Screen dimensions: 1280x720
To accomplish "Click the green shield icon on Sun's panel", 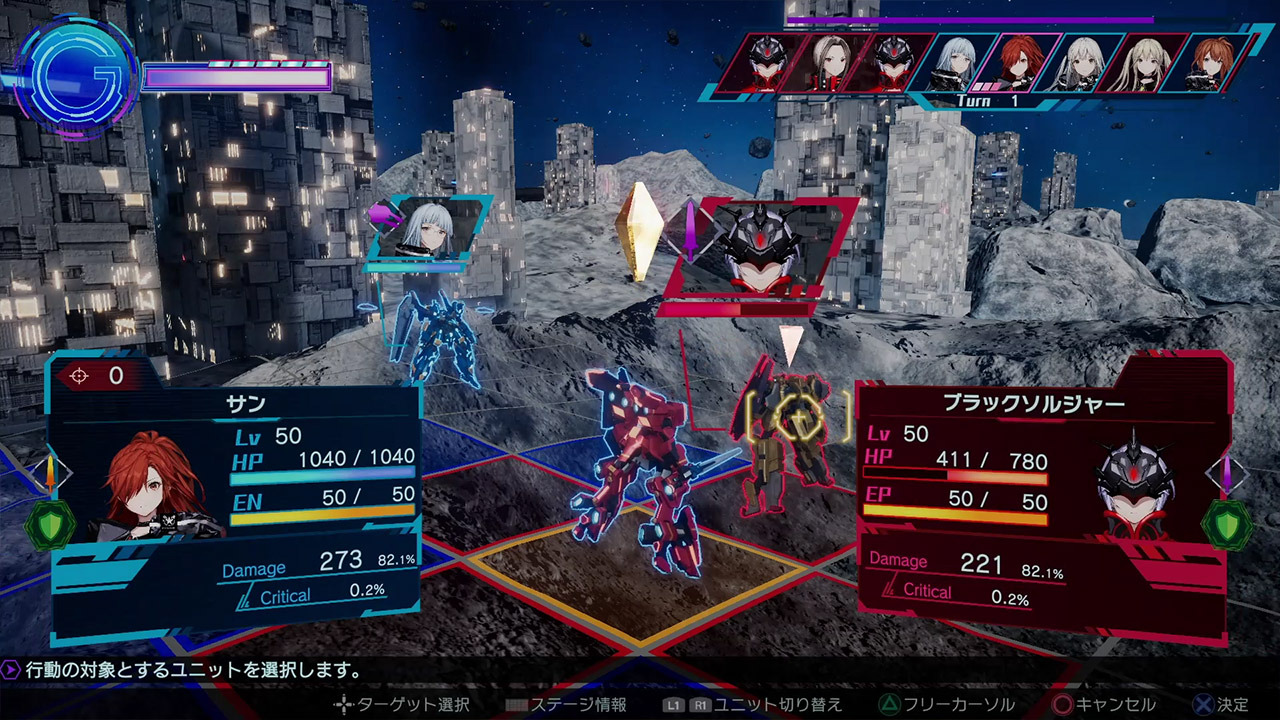I will (49, 524).
